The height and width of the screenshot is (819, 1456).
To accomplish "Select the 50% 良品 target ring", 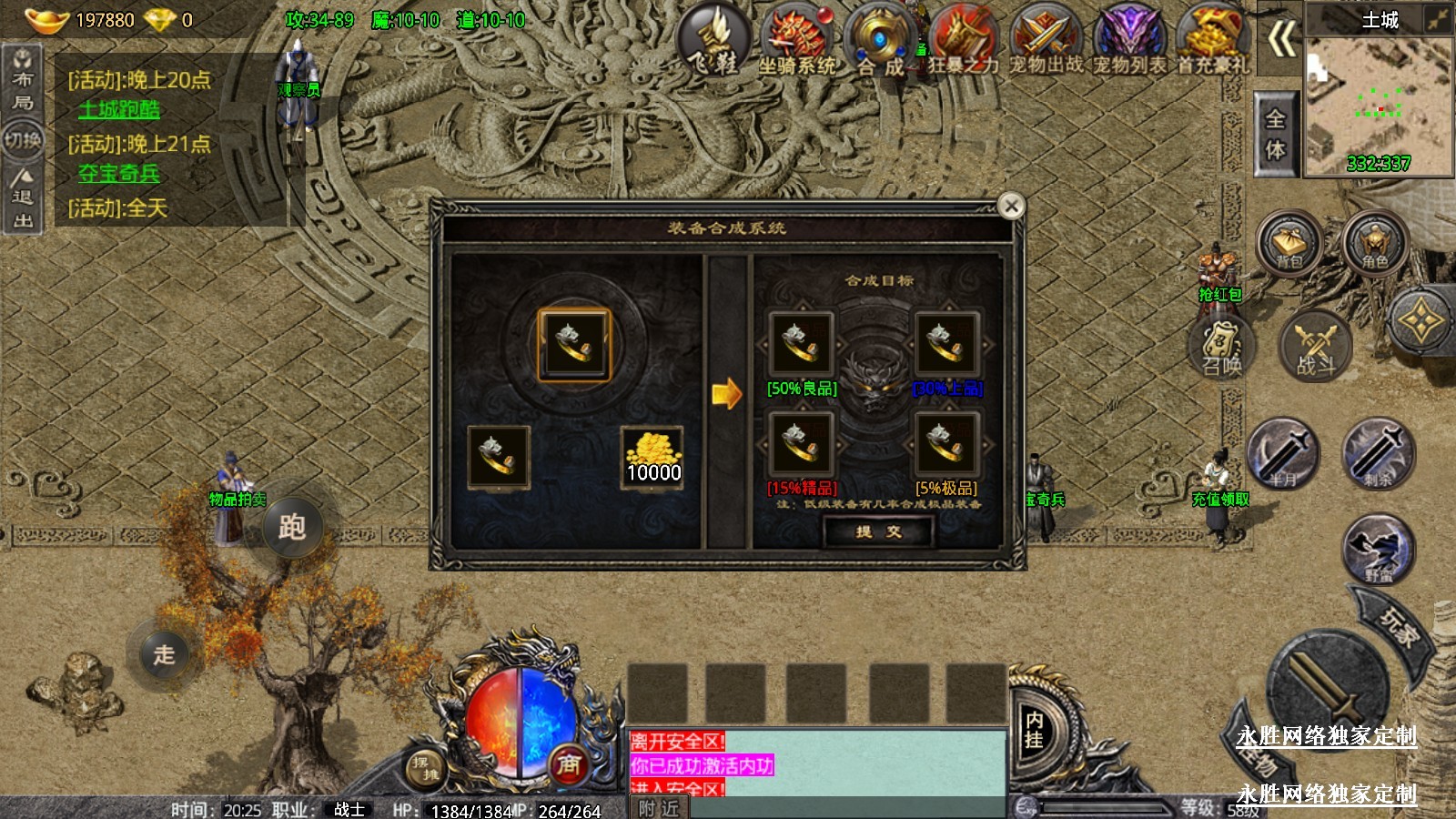I will click(801, 345).
